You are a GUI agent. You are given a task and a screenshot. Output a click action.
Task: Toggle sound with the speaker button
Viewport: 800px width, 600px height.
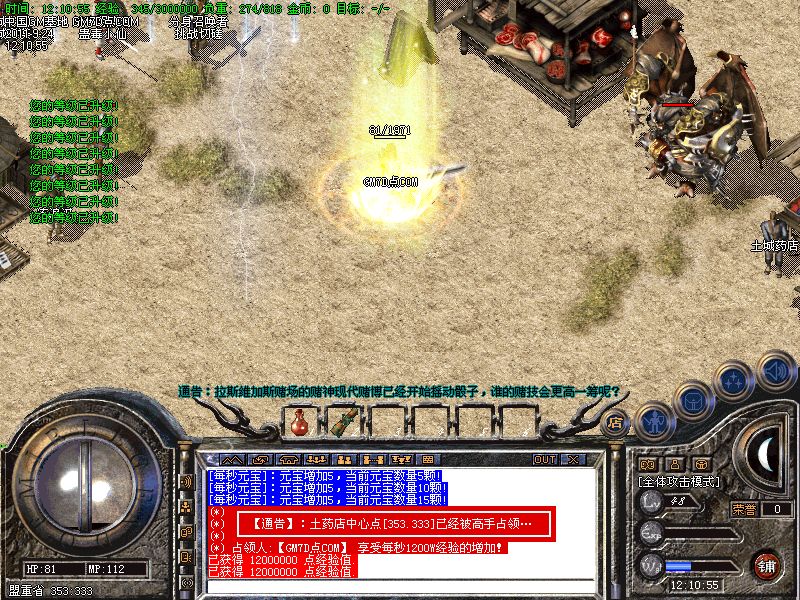pyautogui.click(x=774, y=371)
